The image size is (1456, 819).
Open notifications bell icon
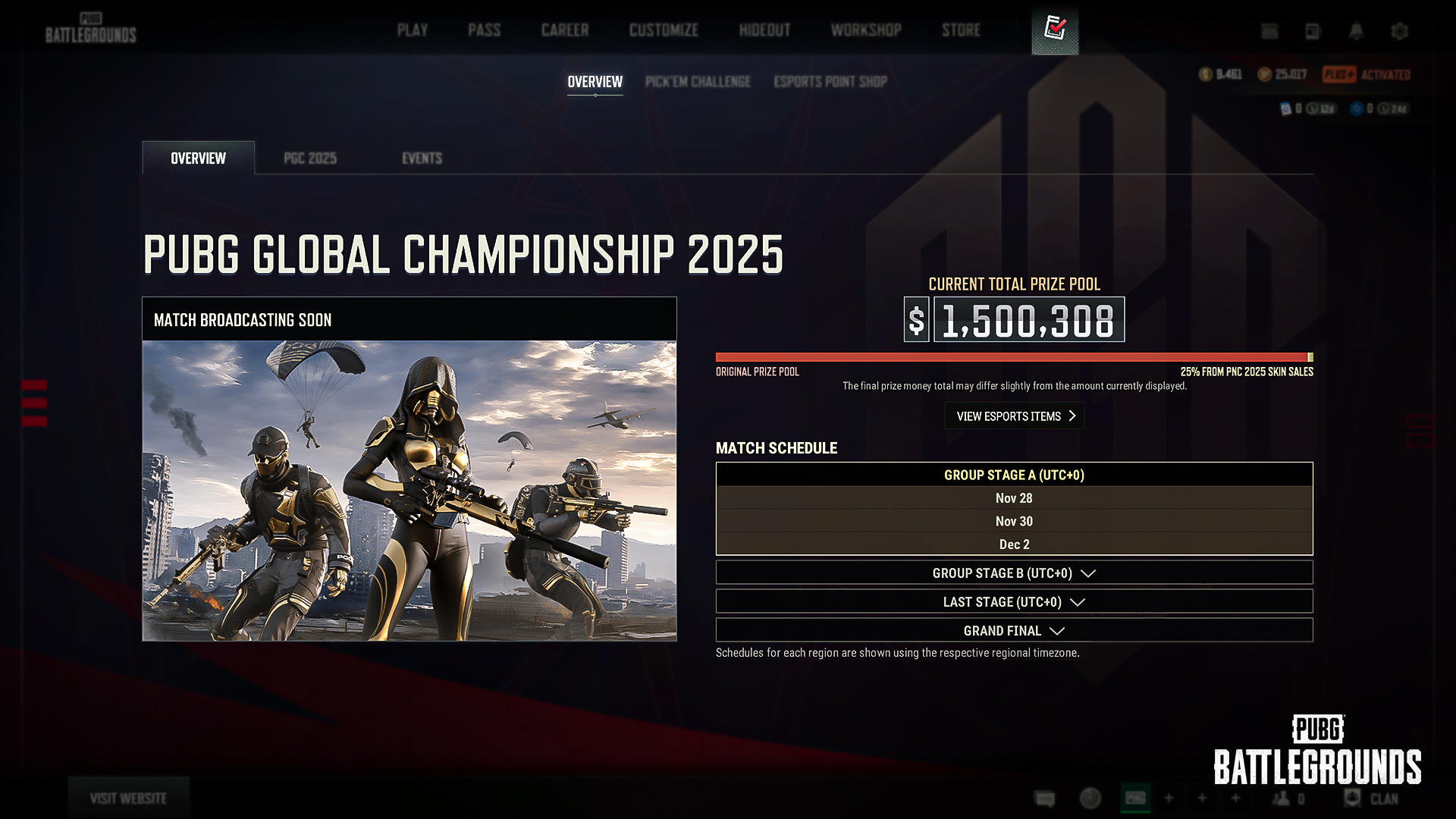[1356, 31]
